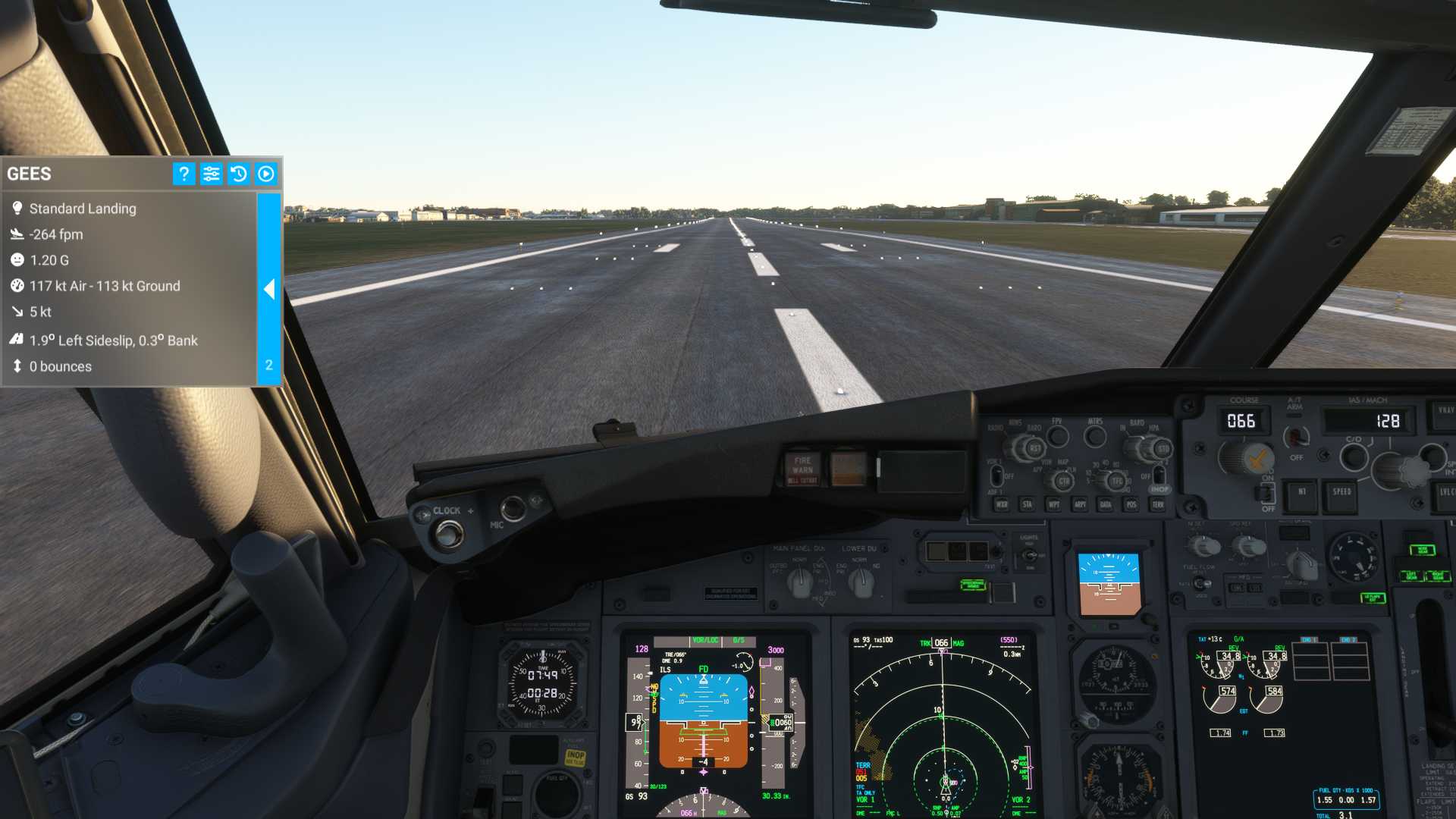This screenshot has width=1456, height=819.
Task: View landing history using the GEES clock icon
Action: [237, 174]
